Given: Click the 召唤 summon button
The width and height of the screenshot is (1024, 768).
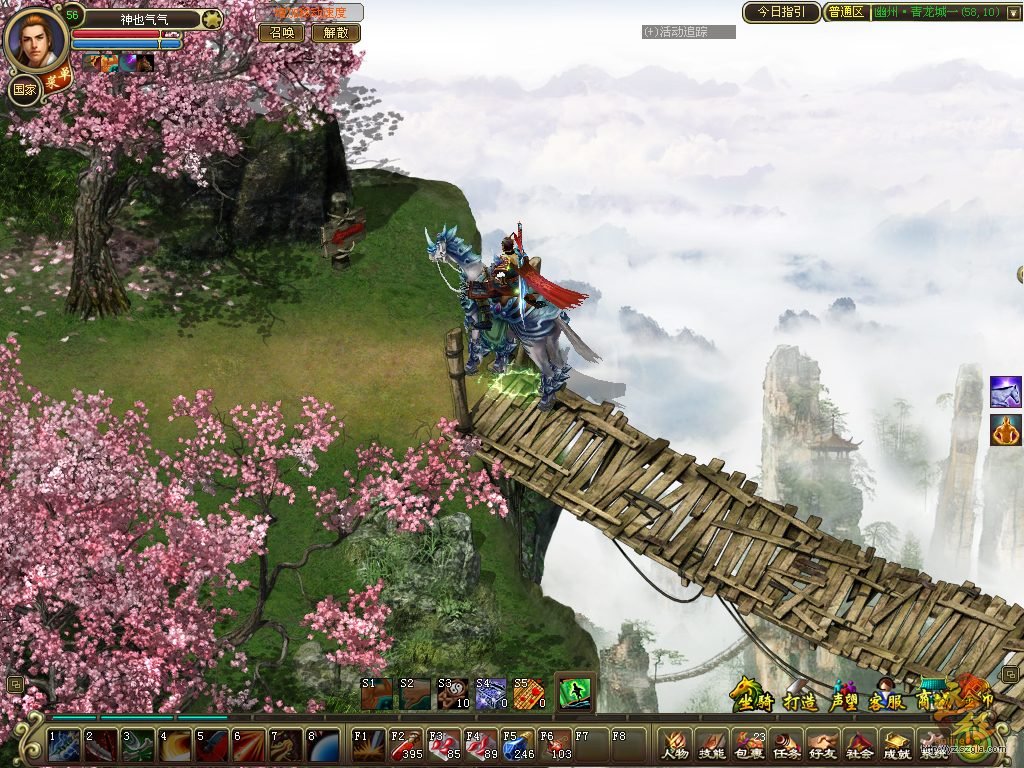Looking at the screenshot, I should click(x=281, y=33).
